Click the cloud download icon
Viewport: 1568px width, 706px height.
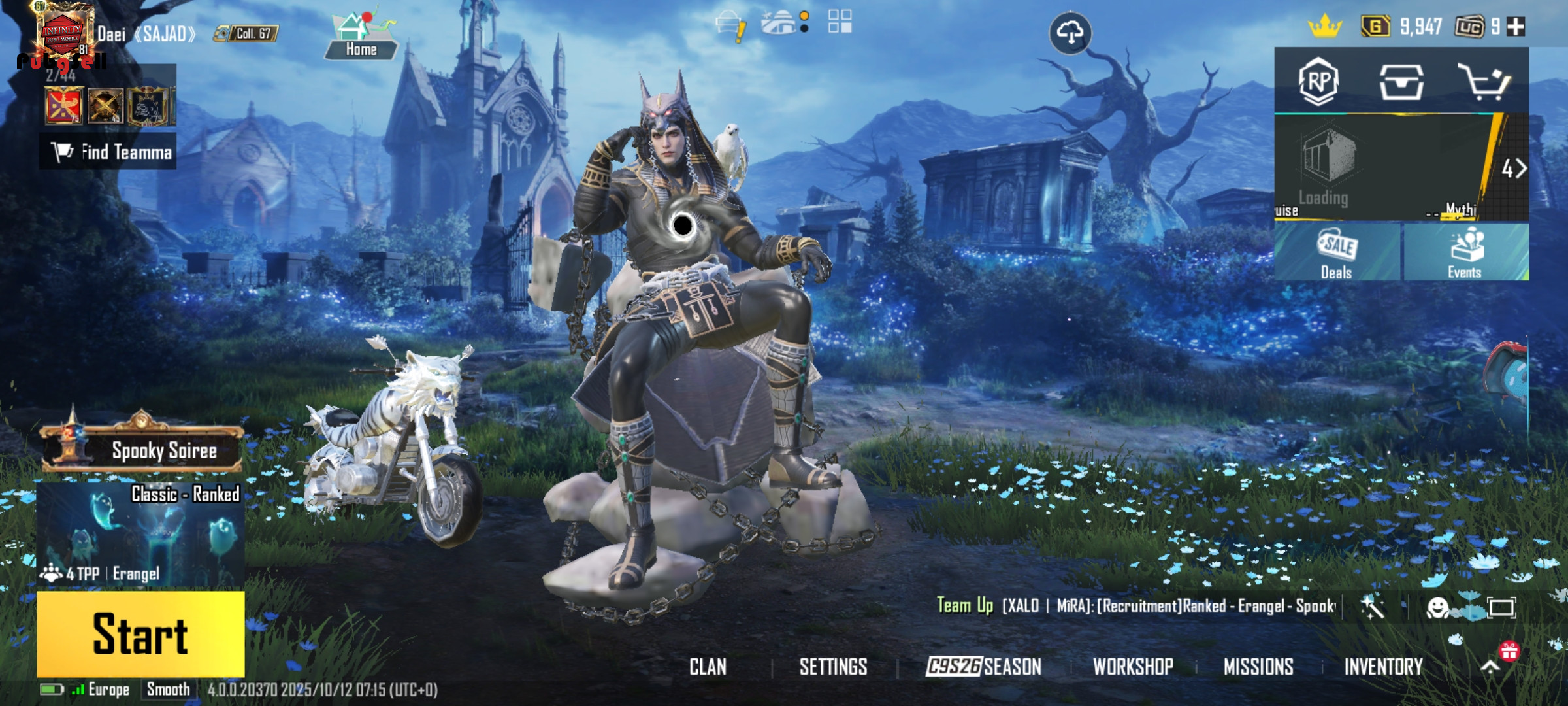pyautogui.click(x=1070, y=33)
